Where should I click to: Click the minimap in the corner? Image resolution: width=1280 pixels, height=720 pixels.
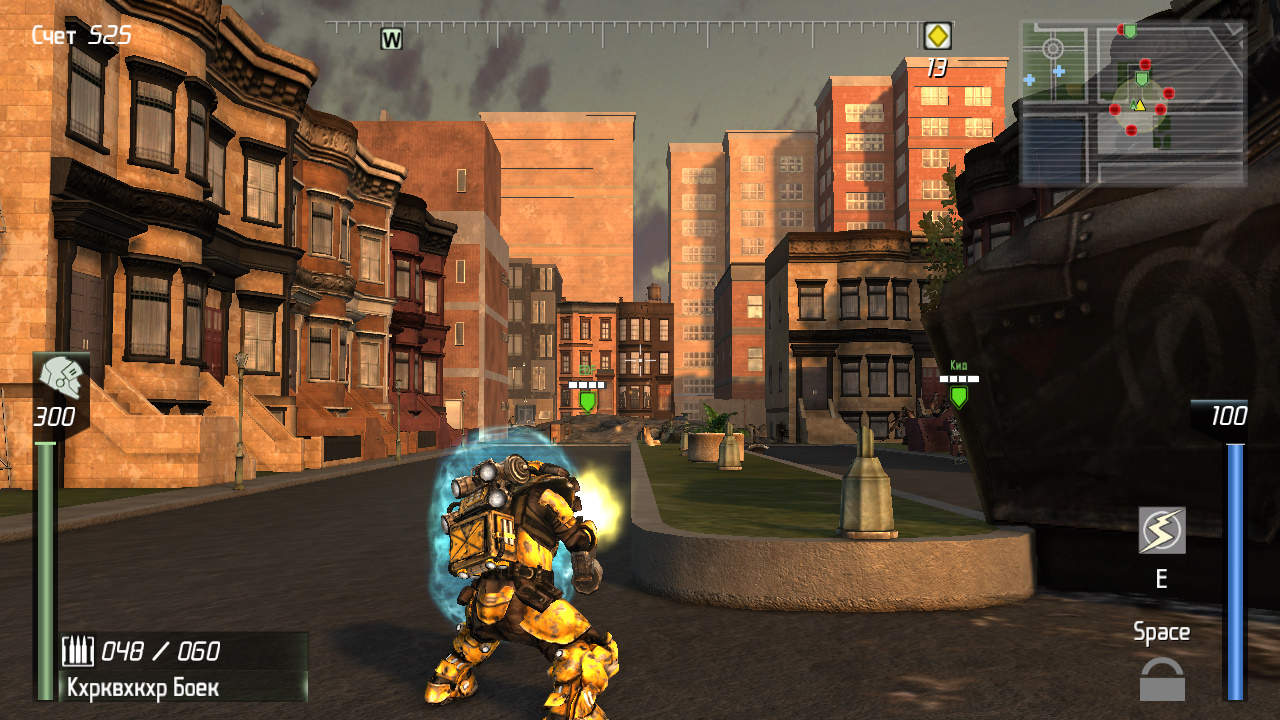pyautogui.click(x=1132, y=103)
